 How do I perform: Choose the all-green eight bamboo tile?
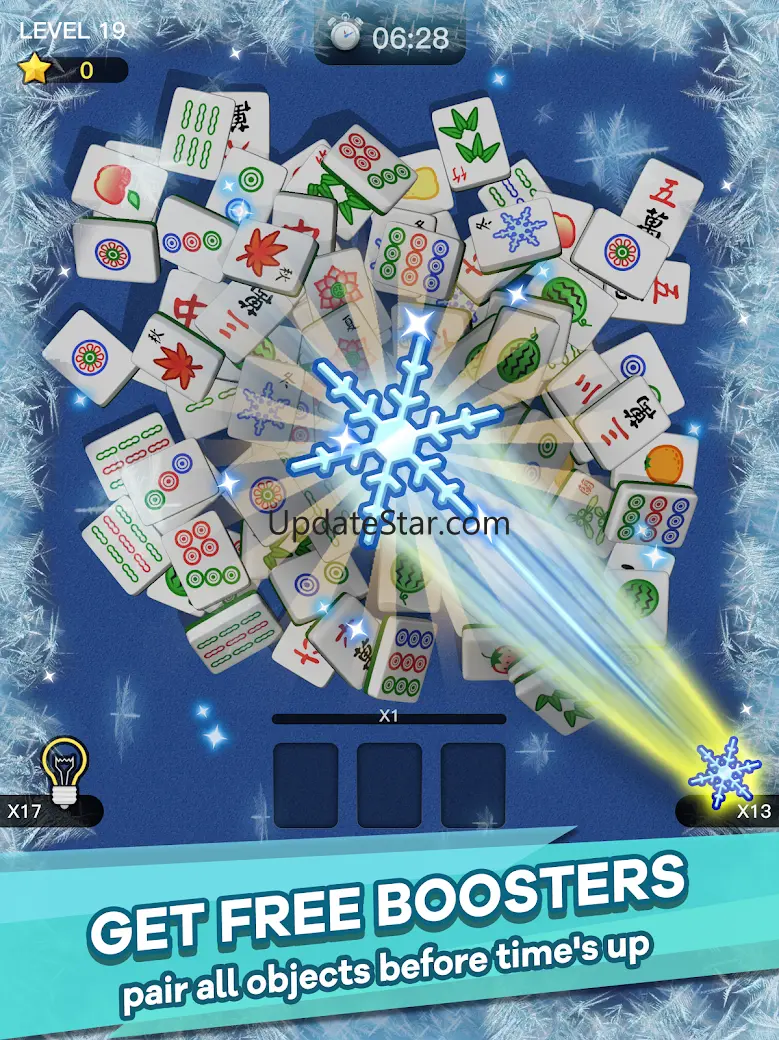pos(196,136)
